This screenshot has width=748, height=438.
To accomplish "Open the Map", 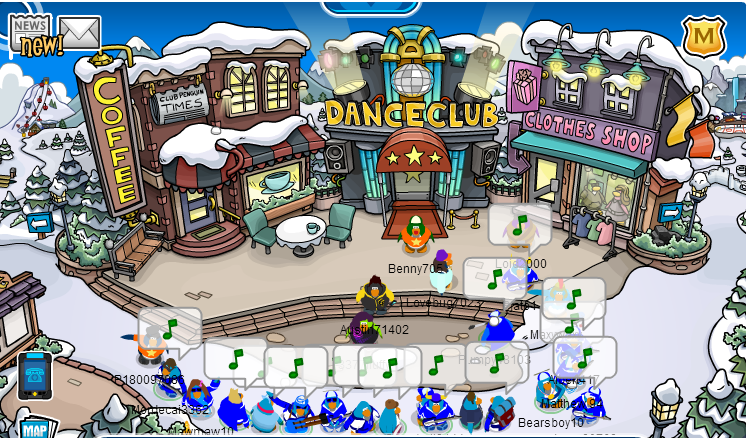I will coord(35,429).
